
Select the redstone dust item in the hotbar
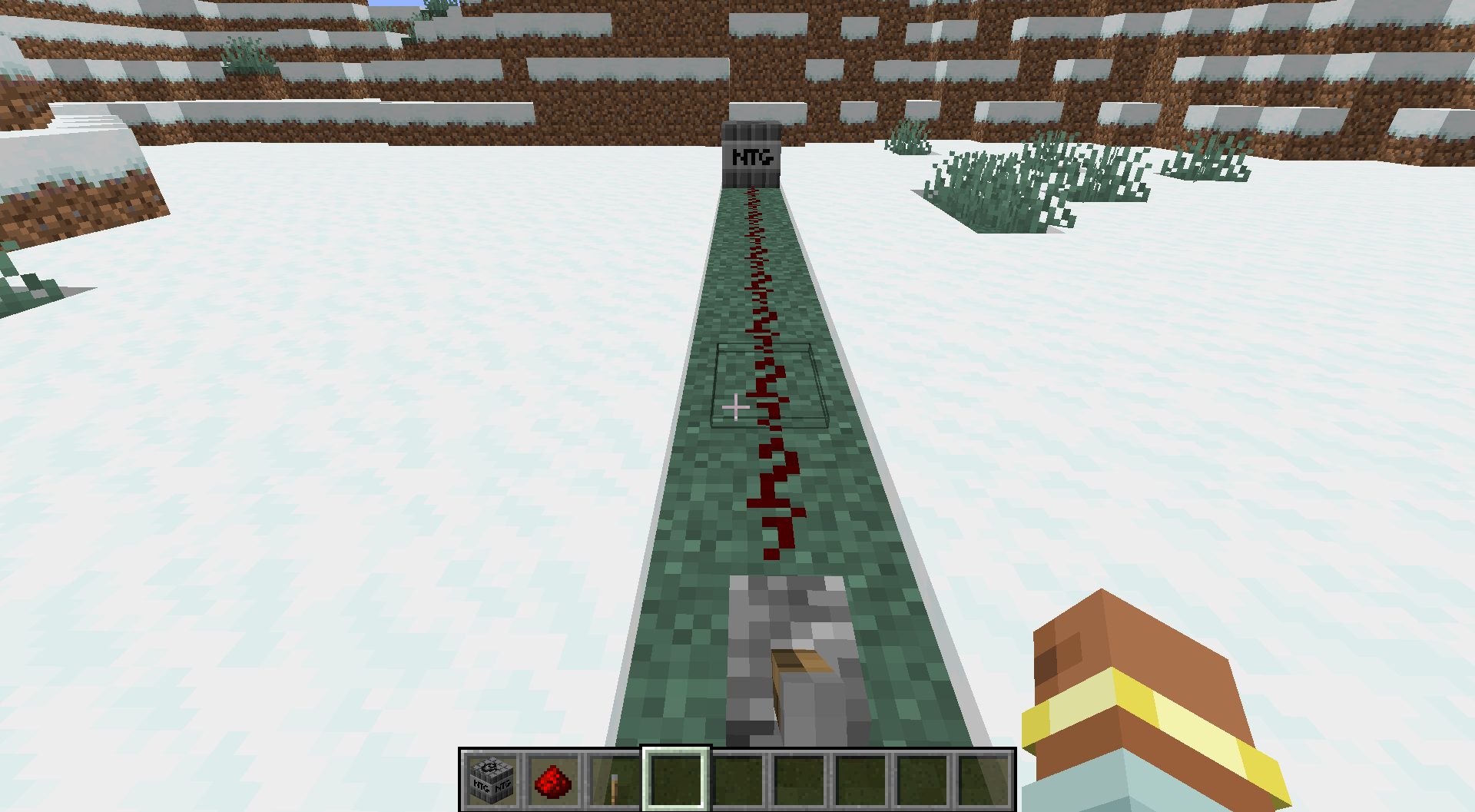[552, 782]
